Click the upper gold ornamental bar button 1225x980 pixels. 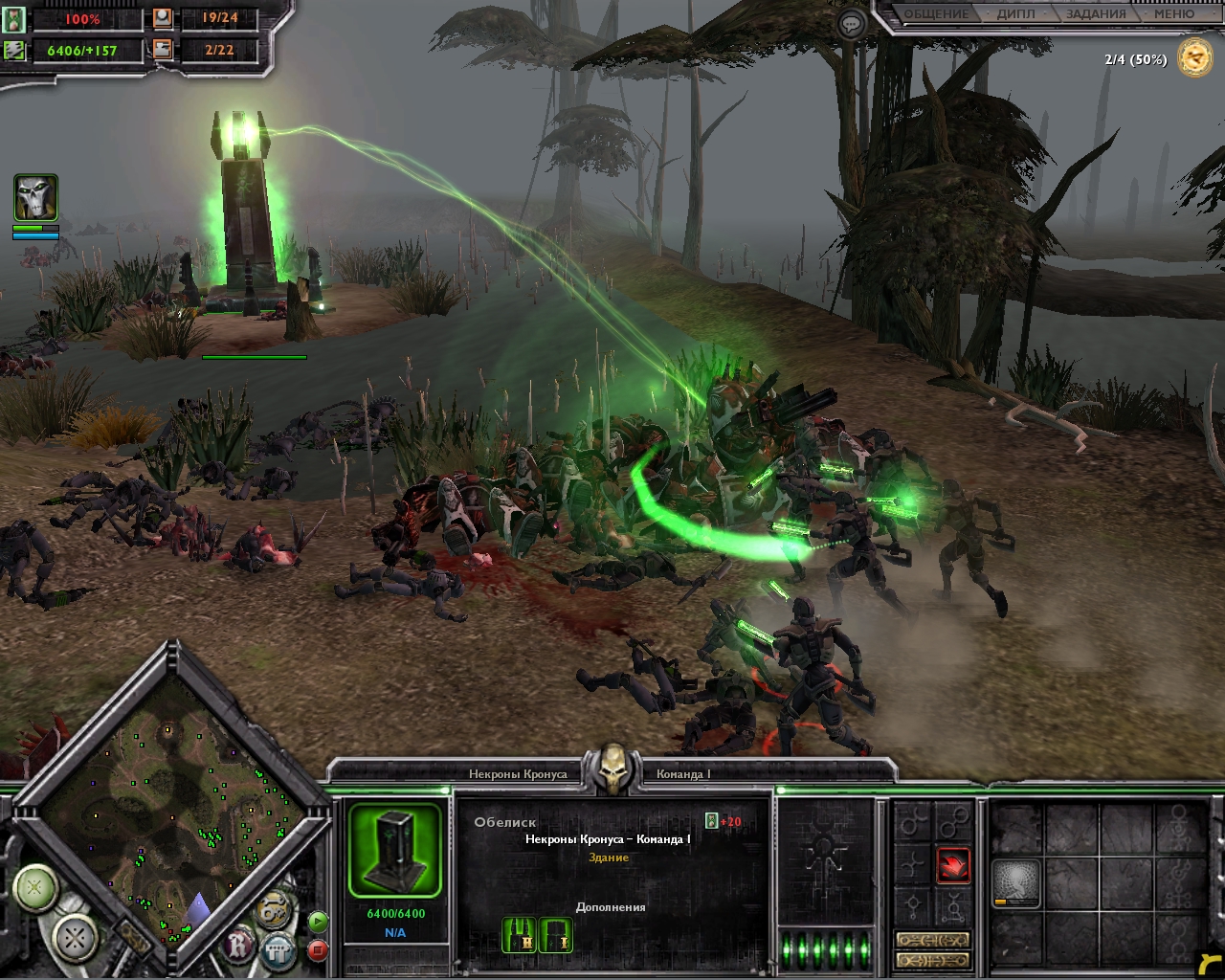[932, 940]
